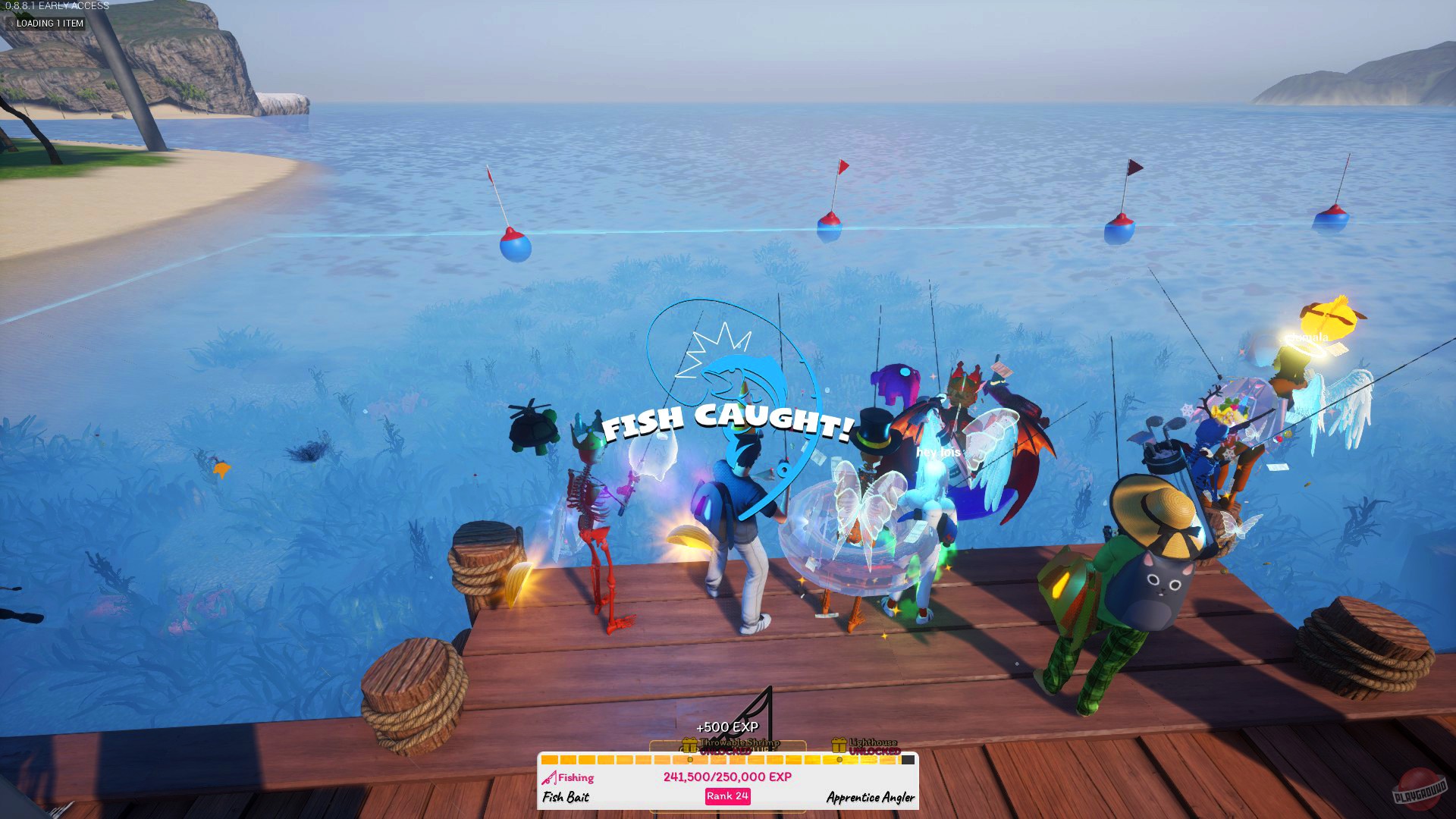This screenshot has height=819, width=1456.
Task: Click the milestone dot under Lighthouse reward
Action: click(838, 760)
